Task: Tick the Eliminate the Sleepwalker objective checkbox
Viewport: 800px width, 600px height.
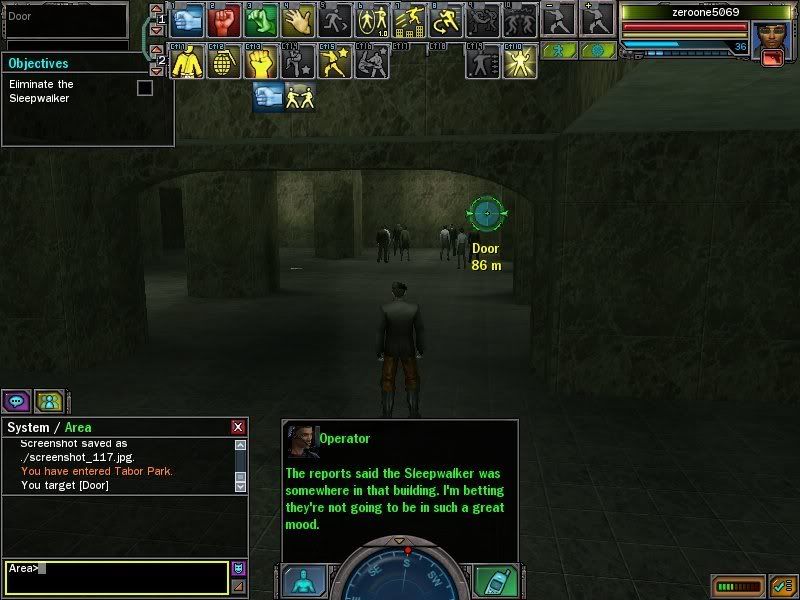Action: (x=145, y=88)
